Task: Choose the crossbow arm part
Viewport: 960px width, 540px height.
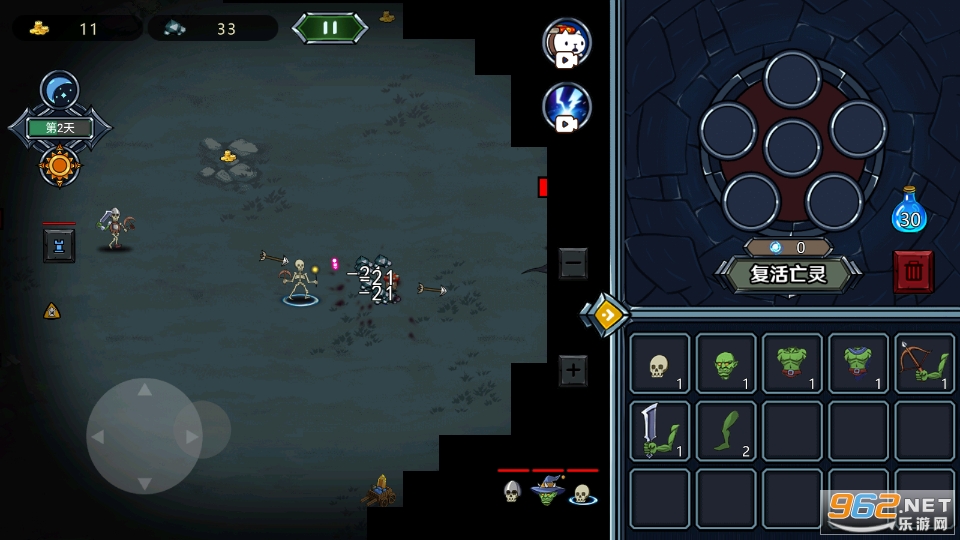Action: click(925, 364)
